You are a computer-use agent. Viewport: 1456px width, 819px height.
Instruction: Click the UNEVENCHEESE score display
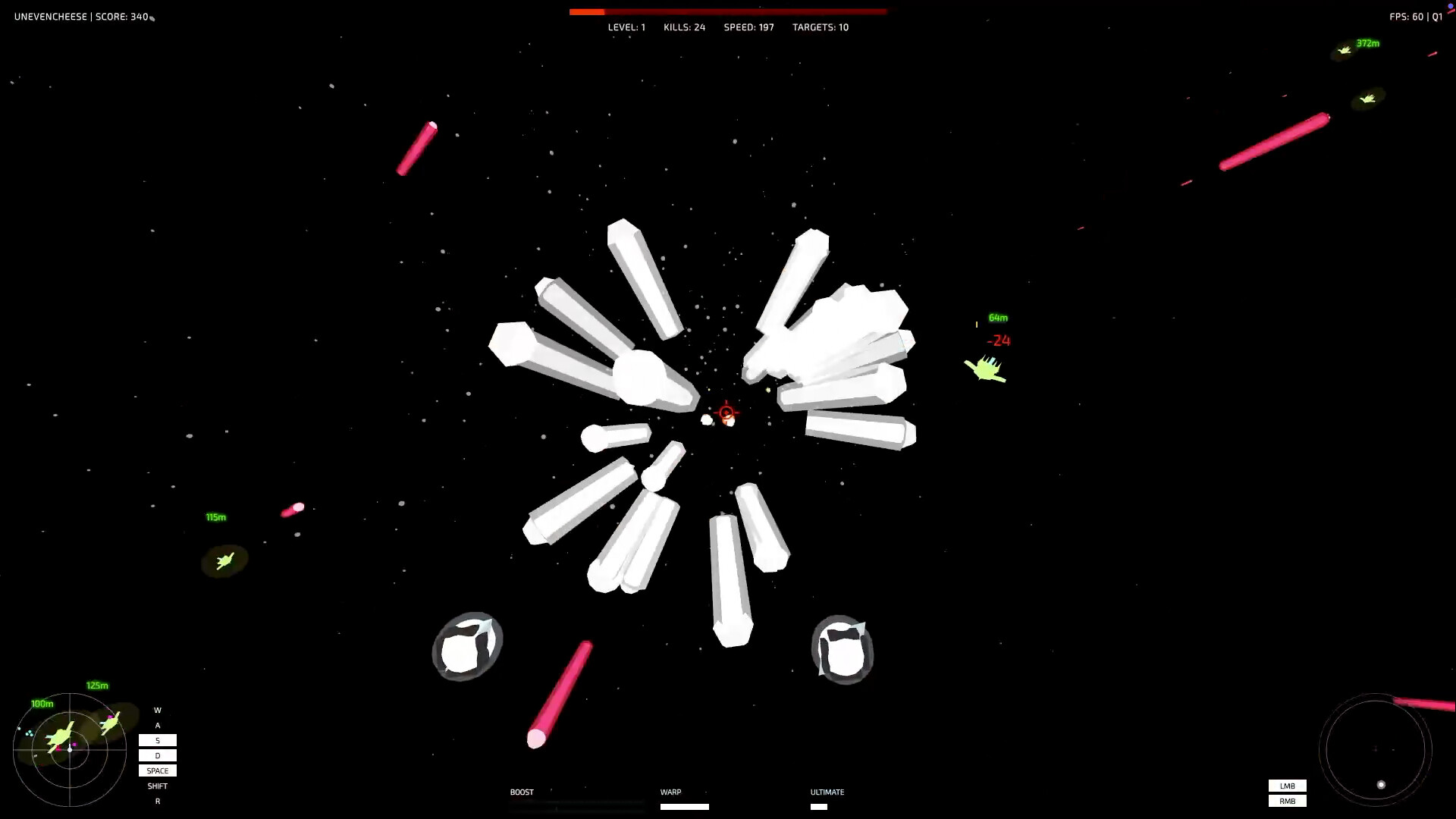tap(81, 16)
